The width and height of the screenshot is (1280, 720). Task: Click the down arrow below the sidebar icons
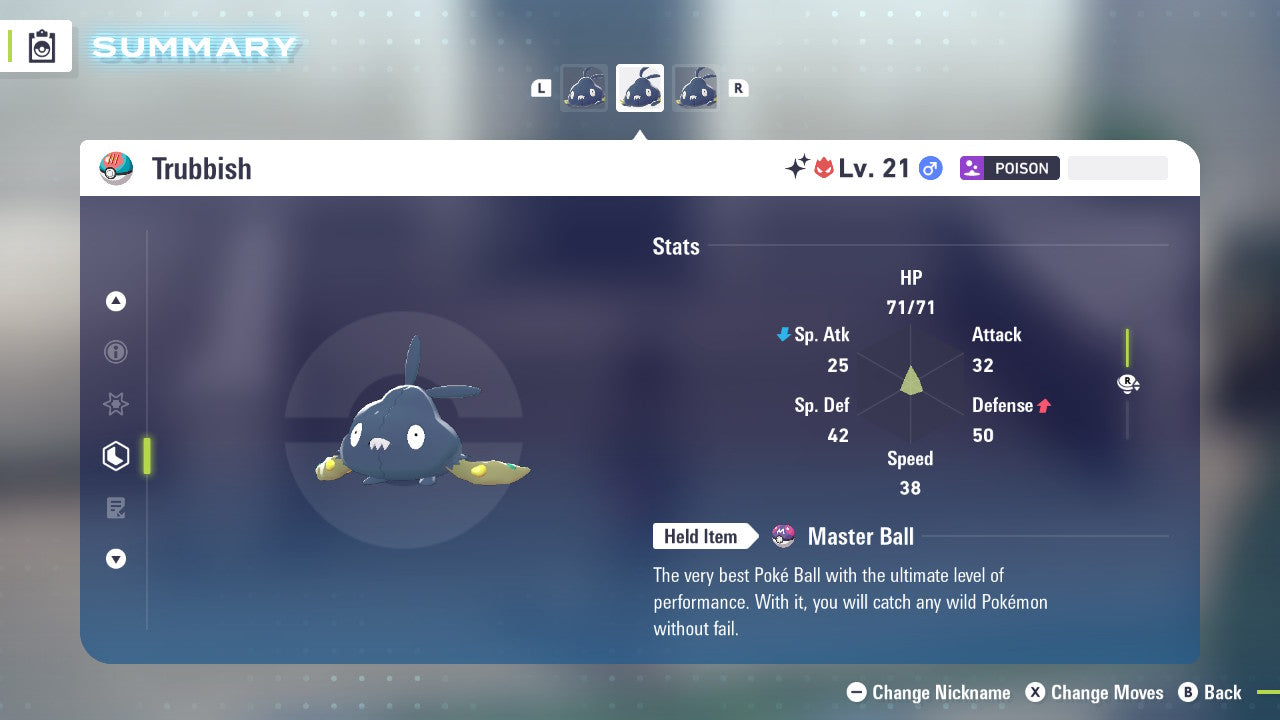click(116, 559)
